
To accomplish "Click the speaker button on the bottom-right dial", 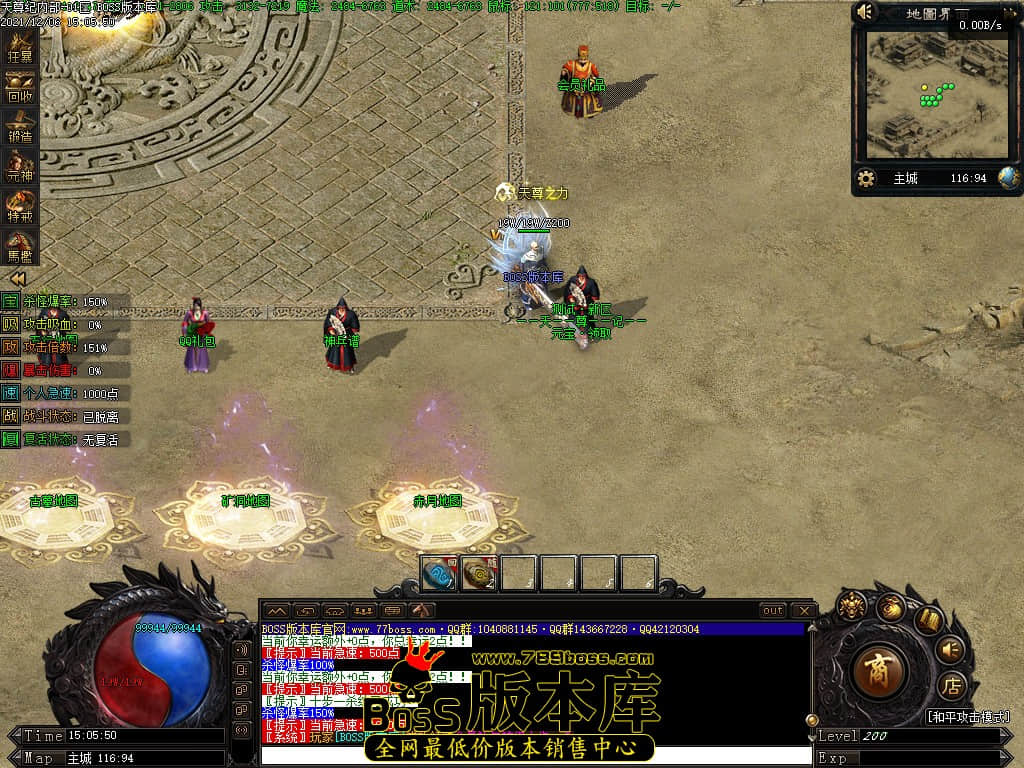I will (x=951, y=649).
